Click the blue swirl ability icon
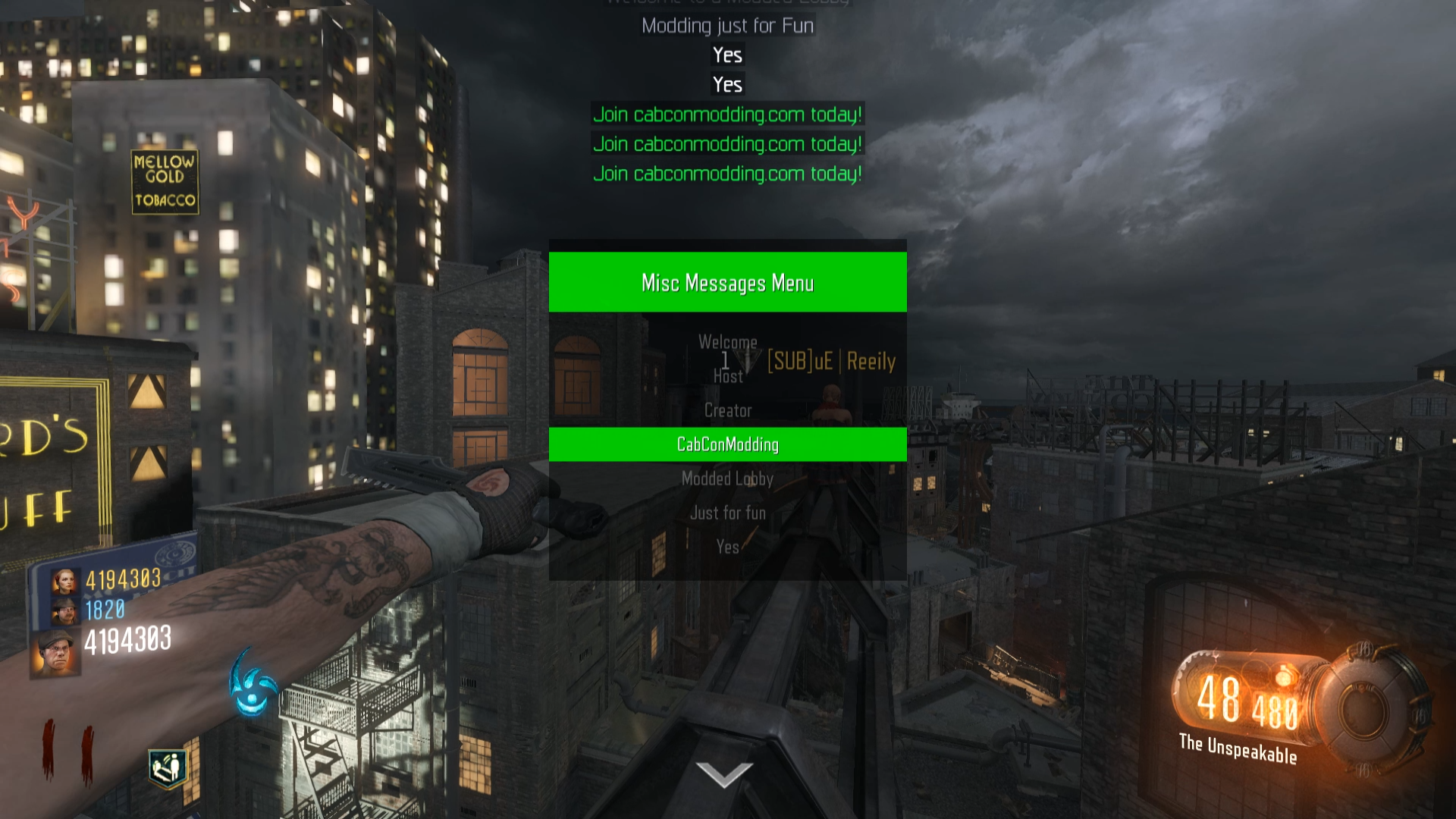The width and height of the screenshot is (1456, 819). coord(253,684)
